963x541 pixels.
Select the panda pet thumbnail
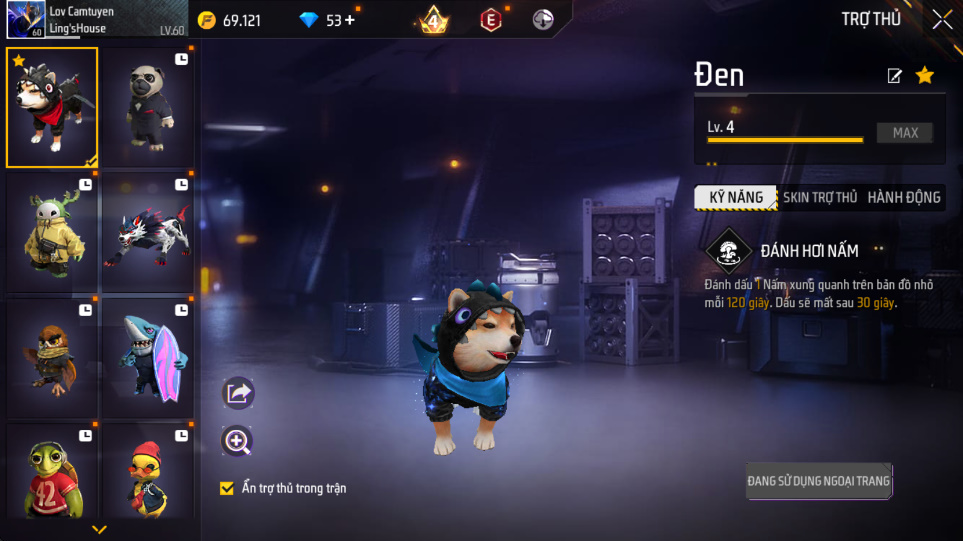click(x=148, y=107)
